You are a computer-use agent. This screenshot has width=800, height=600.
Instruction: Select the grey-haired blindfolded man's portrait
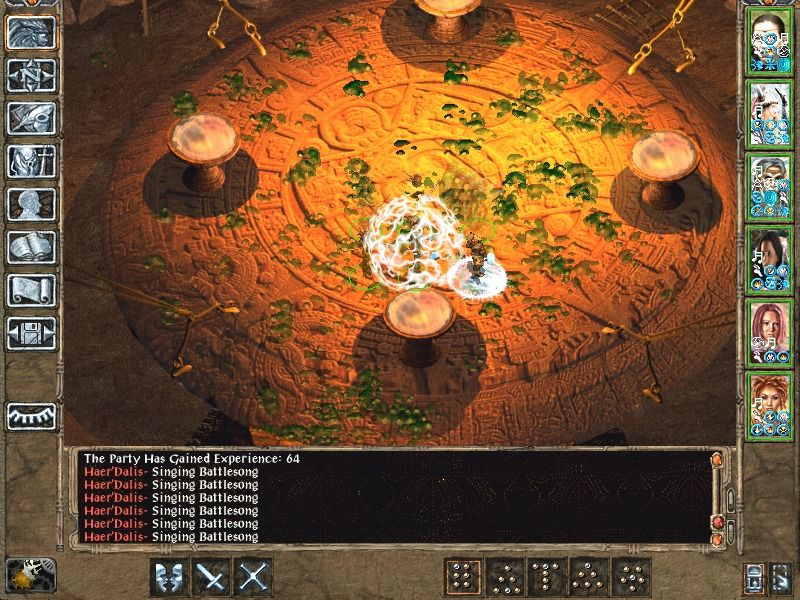pyautogui.click(x=771, y=187)
